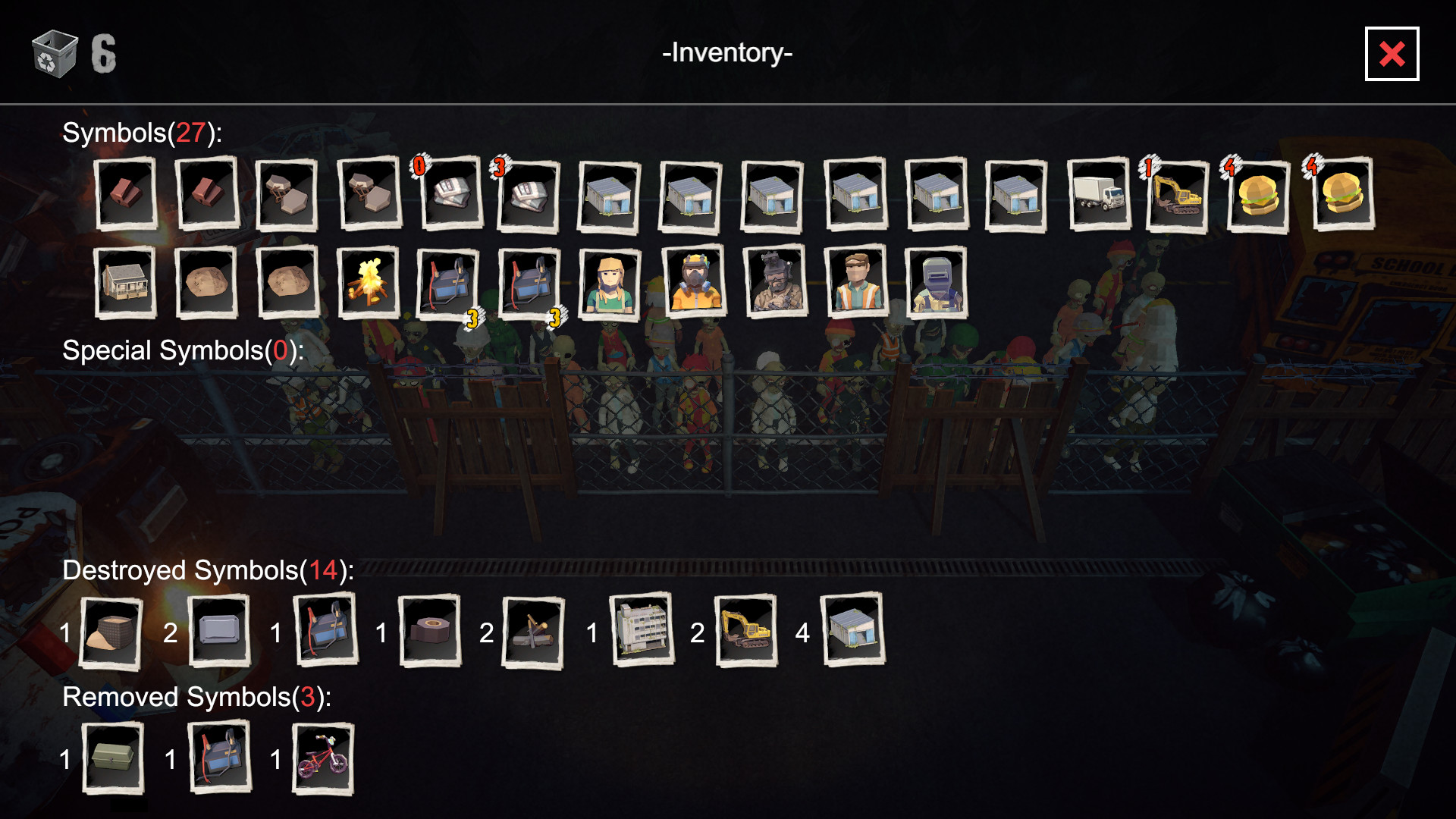
Task: Choose the blonde female worker symbol
Action: pos(610,282)
